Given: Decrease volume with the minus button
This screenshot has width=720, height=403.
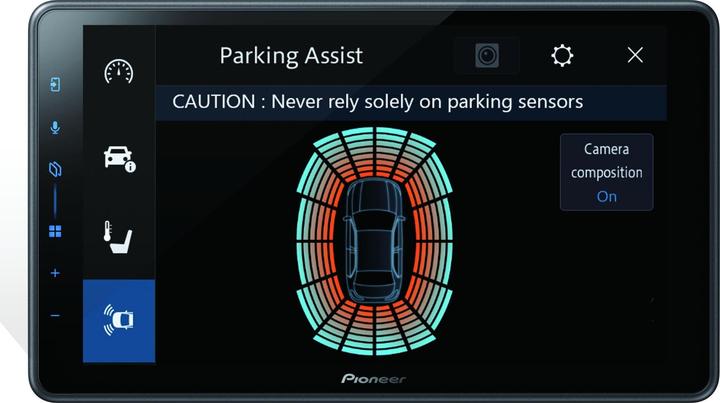Looking at the screenshot, I should (x=55, y=315).
